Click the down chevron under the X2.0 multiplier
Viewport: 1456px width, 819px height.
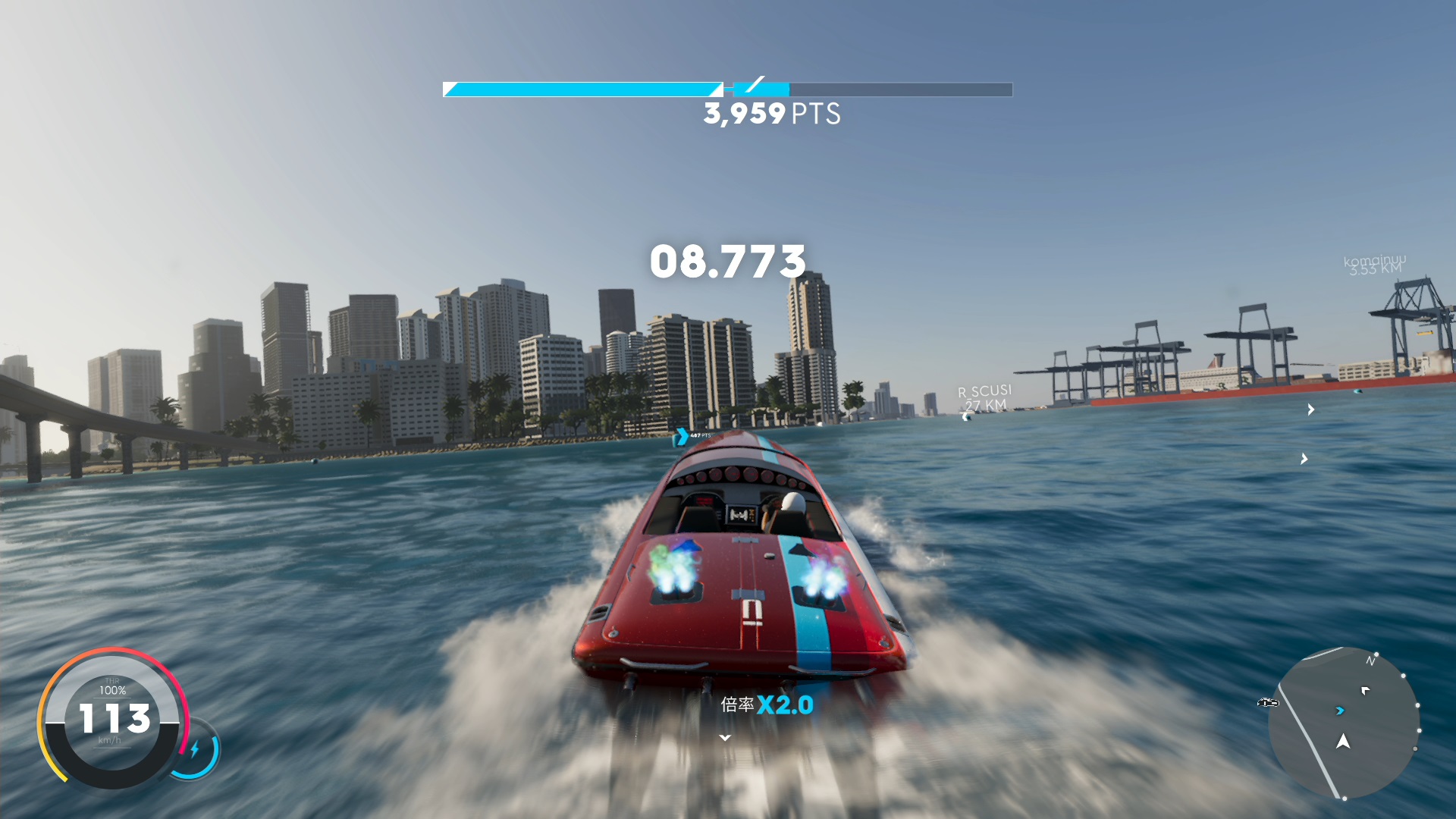pyautogui.click(x=725, y=738)
